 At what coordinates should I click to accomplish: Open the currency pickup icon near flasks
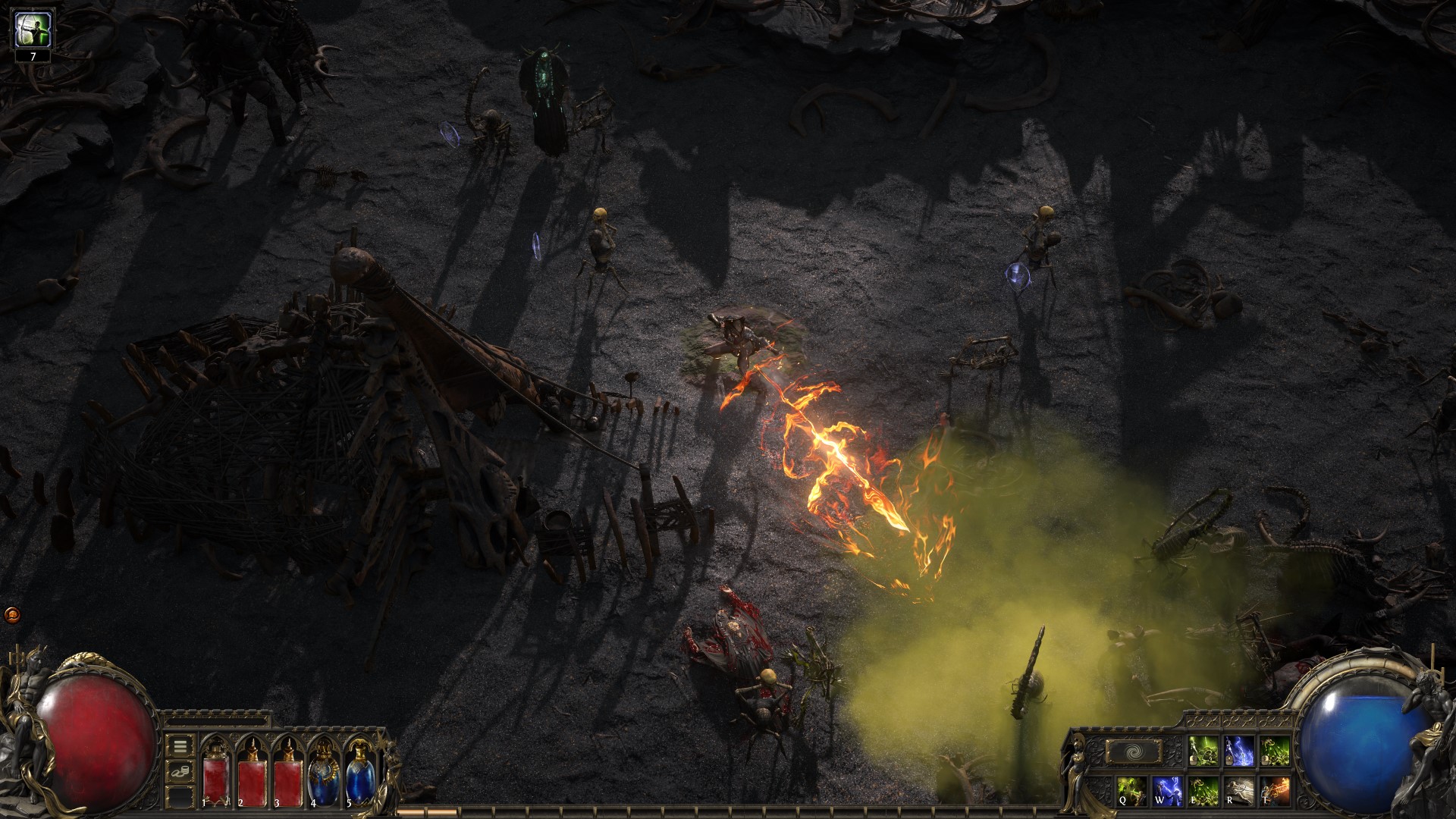point(180,771)
